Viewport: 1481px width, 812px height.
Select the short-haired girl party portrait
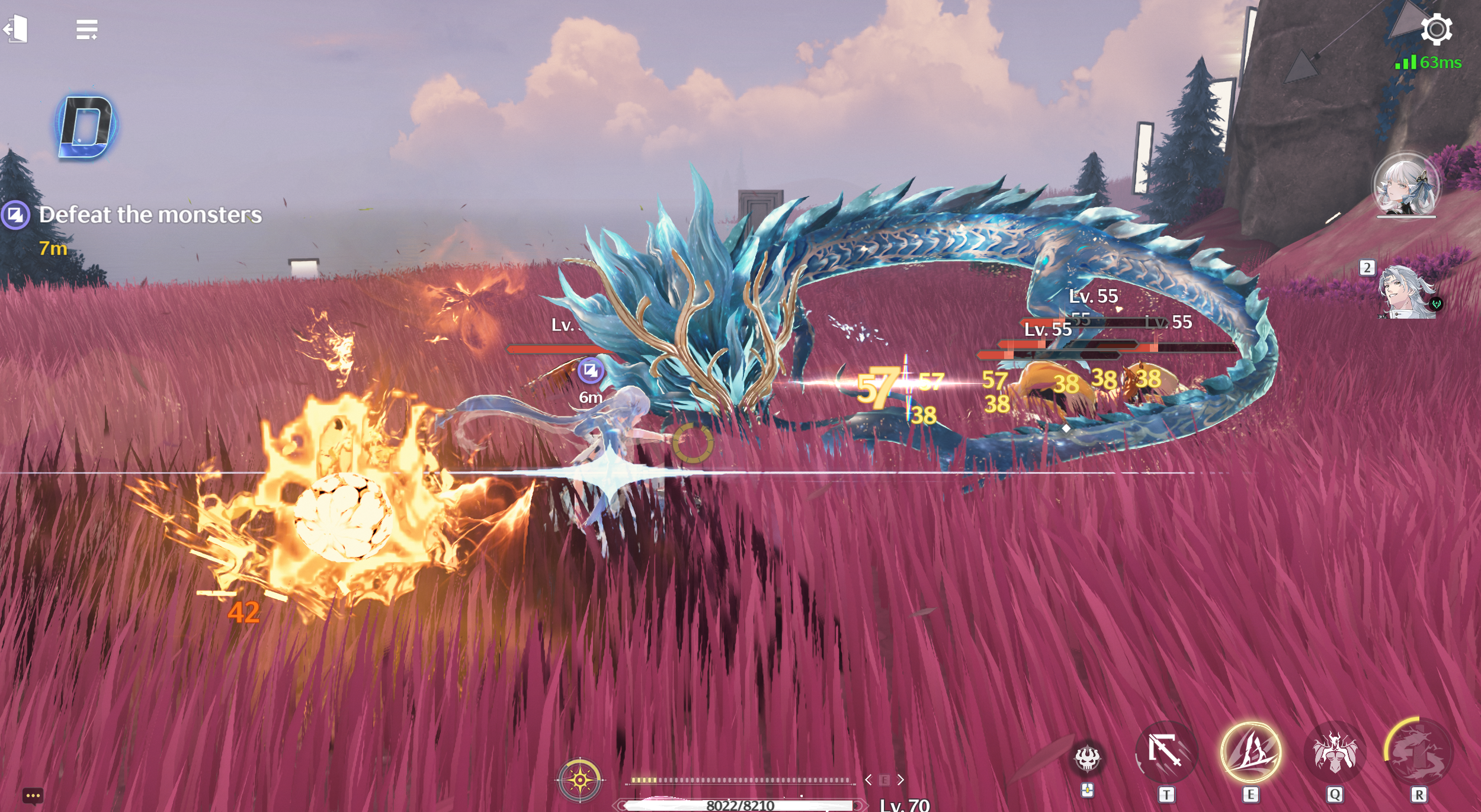pos(1405,184)
